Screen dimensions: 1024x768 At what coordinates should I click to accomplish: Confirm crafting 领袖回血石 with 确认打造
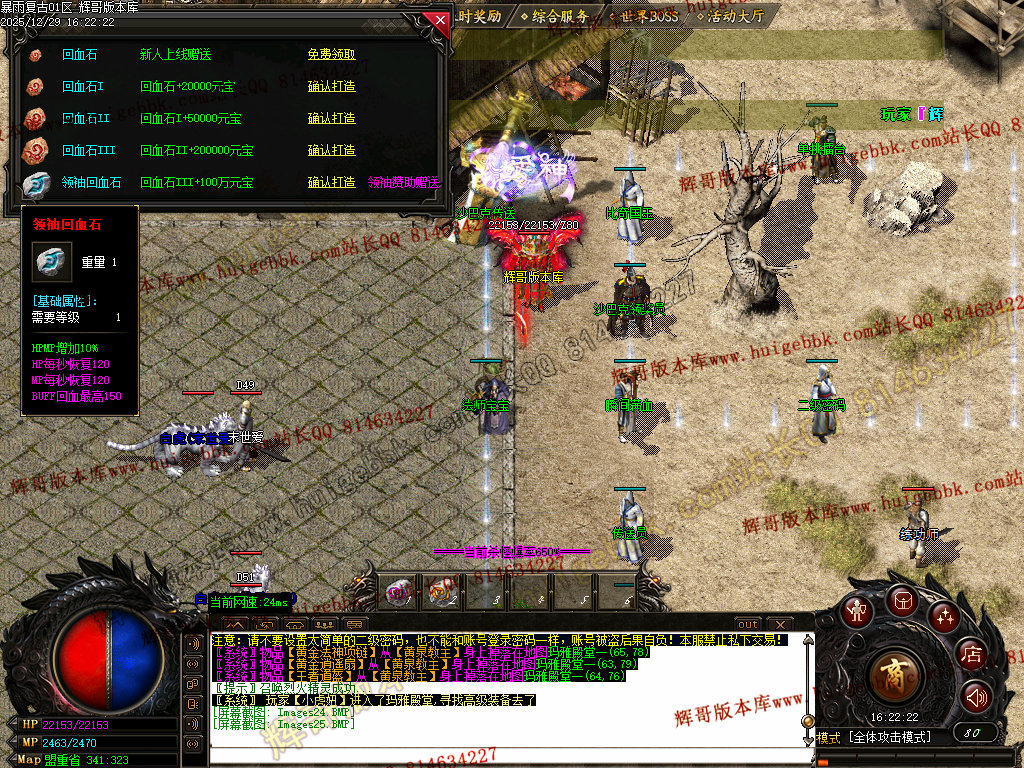tap(331, 183)
